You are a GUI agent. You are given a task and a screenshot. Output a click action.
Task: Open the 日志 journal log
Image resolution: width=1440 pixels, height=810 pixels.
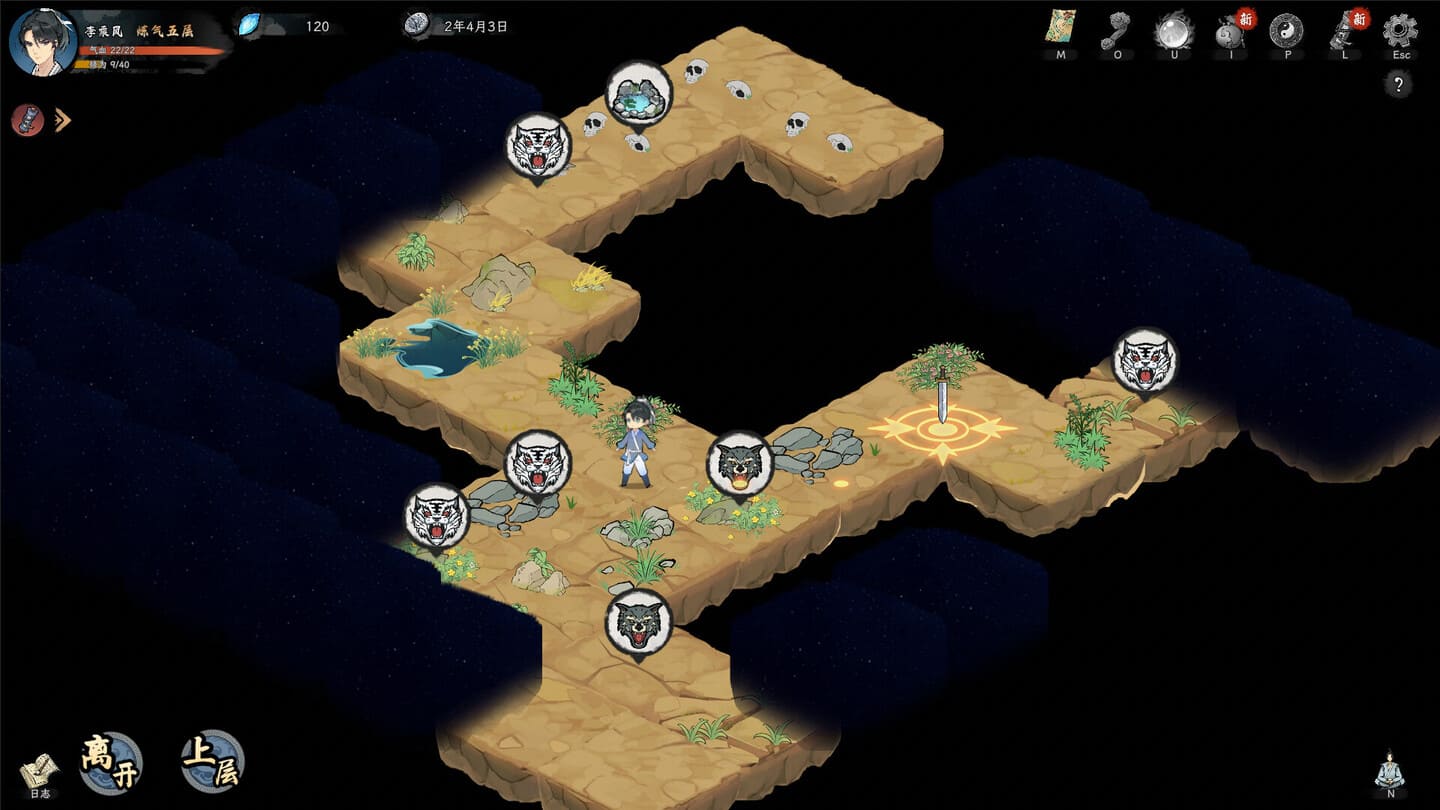tap(39, 772)
